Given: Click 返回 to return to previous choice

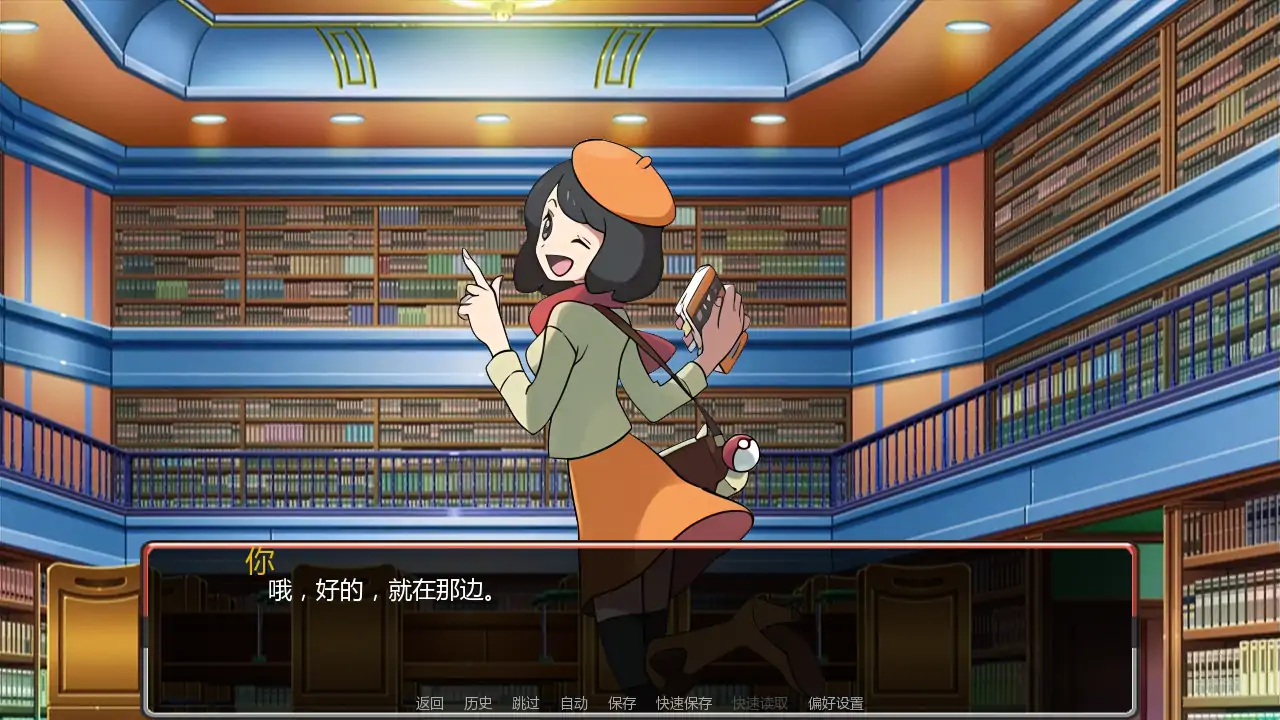Looking at the screenshot, I should (x=431, y=703).
